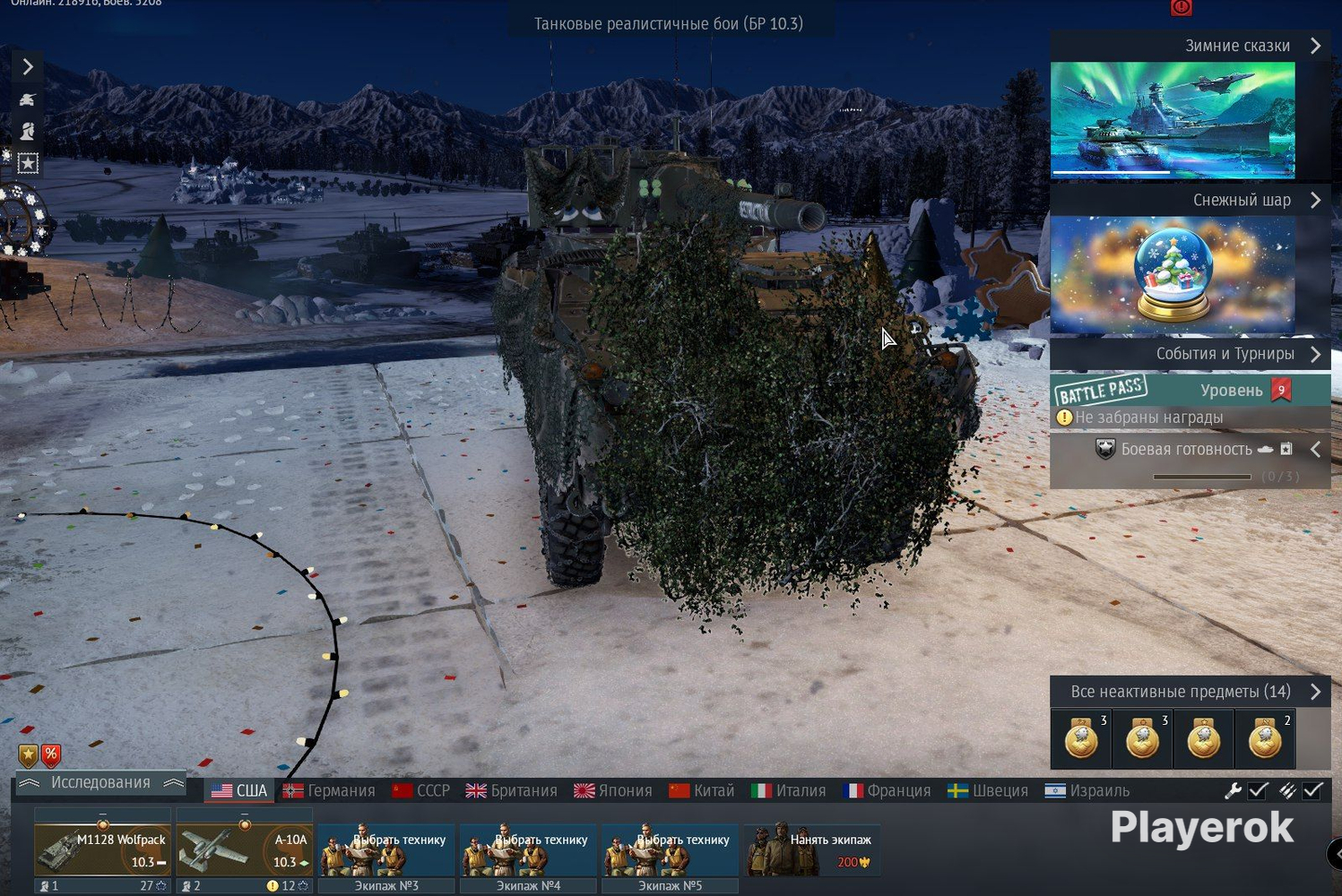Select the Италия nation tab
The width and height of the screenshot is (1342, 896).
pyautogui.click(x=789, y=791)
